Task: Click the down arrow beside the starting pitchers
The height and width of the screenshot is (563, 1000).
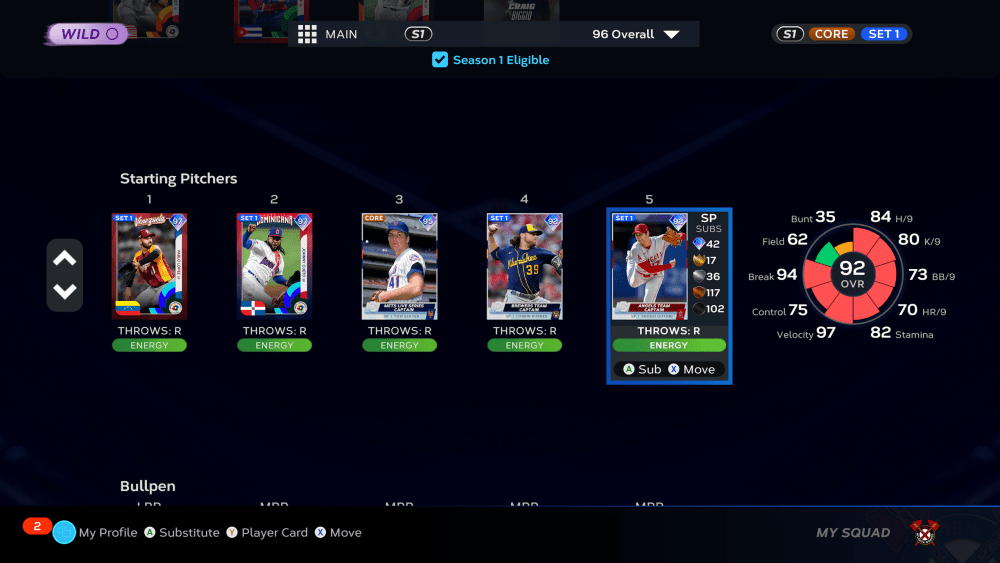Action: (65, 292)
